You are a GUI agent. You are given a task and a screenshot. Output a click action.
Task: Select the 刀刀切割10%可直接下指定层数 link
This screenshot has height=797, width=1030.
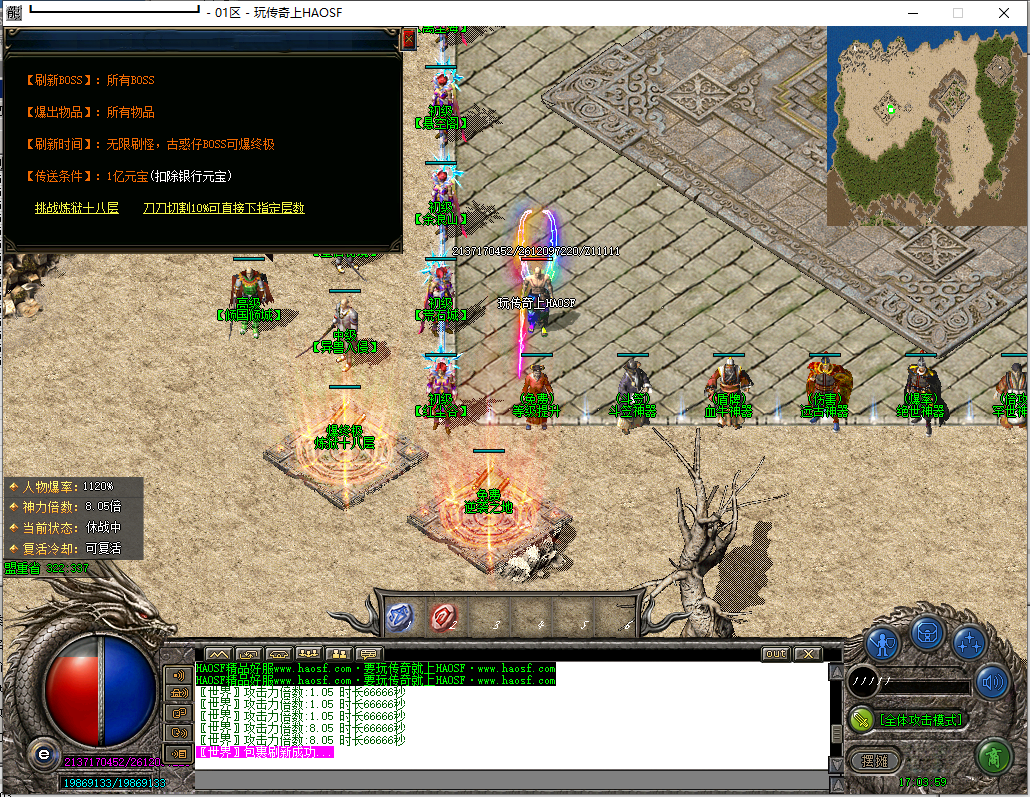223,208
